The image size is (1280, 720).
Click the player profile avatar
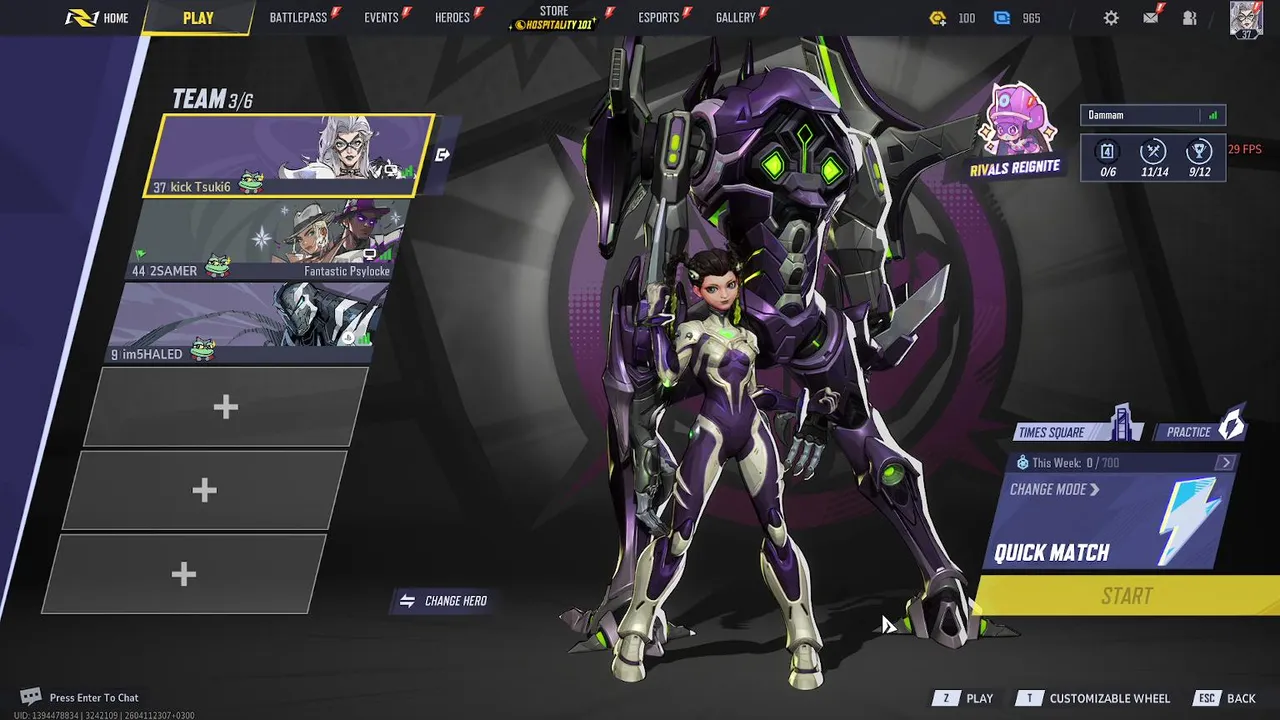pyautogui.click(x=1246, y=19)
